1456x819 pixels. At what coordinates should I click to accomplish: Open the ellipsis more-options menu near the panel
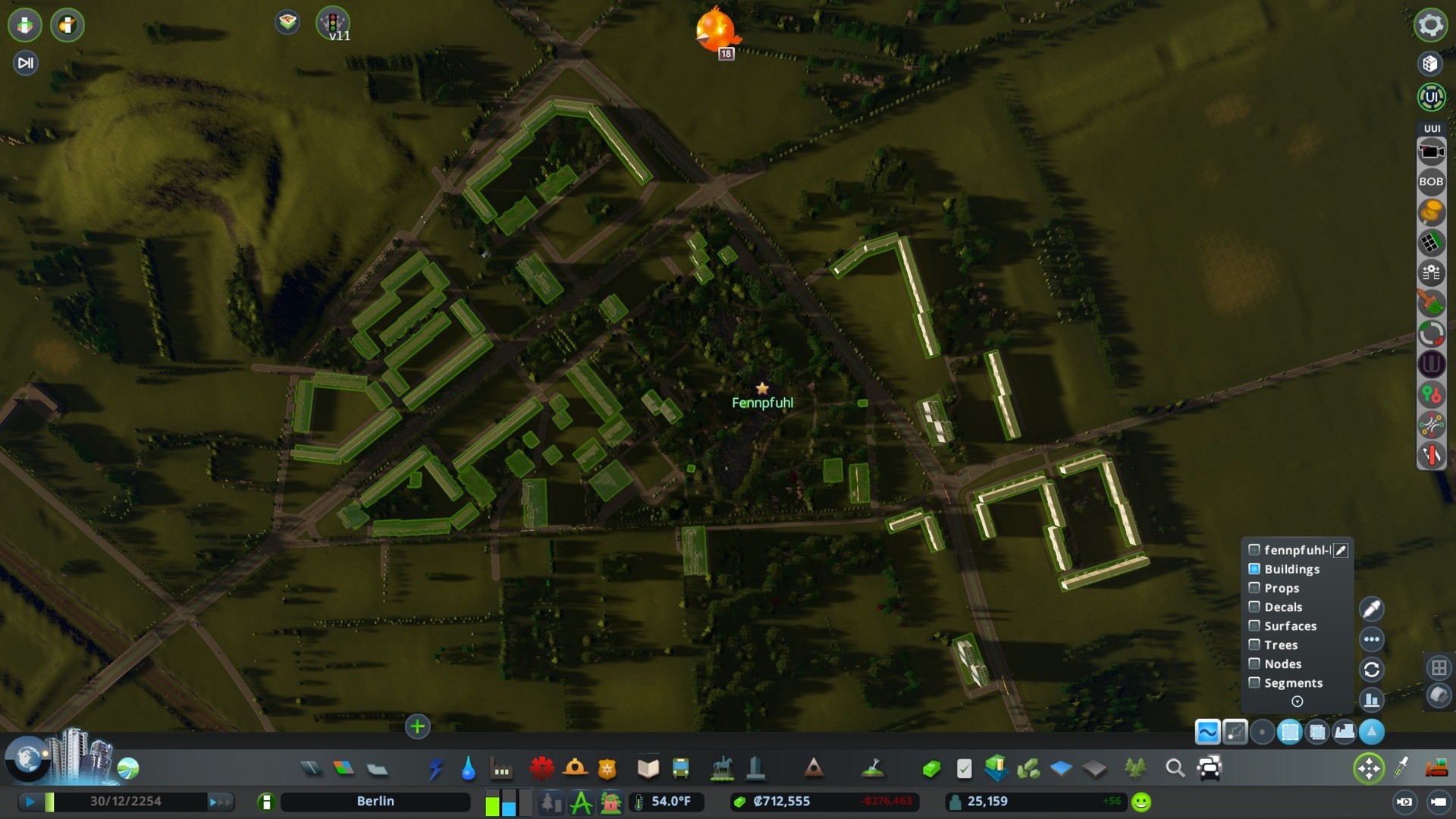(1372, 639)
